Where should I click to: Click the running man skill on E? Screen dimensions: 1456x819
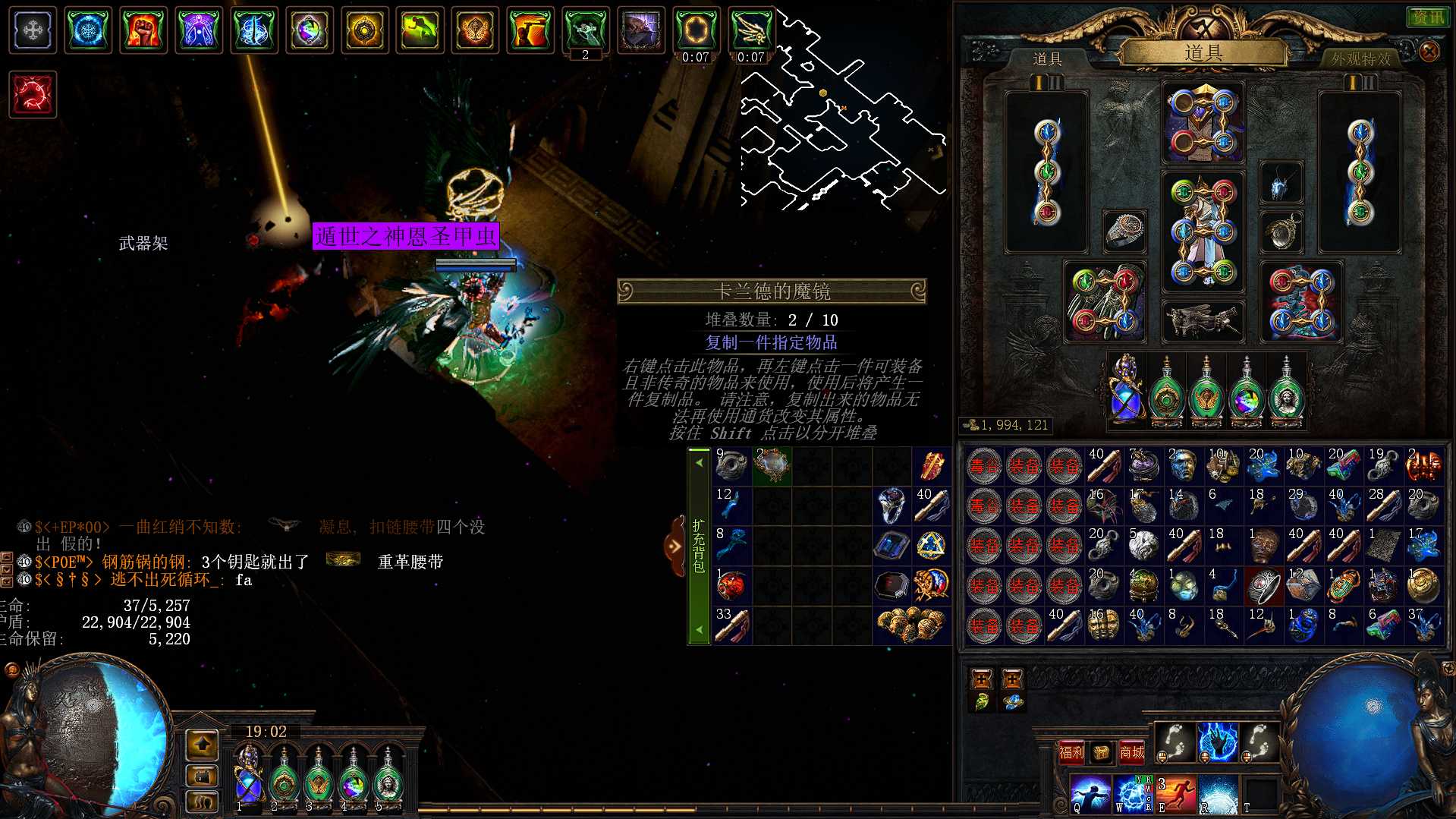tap(1175, 794)
